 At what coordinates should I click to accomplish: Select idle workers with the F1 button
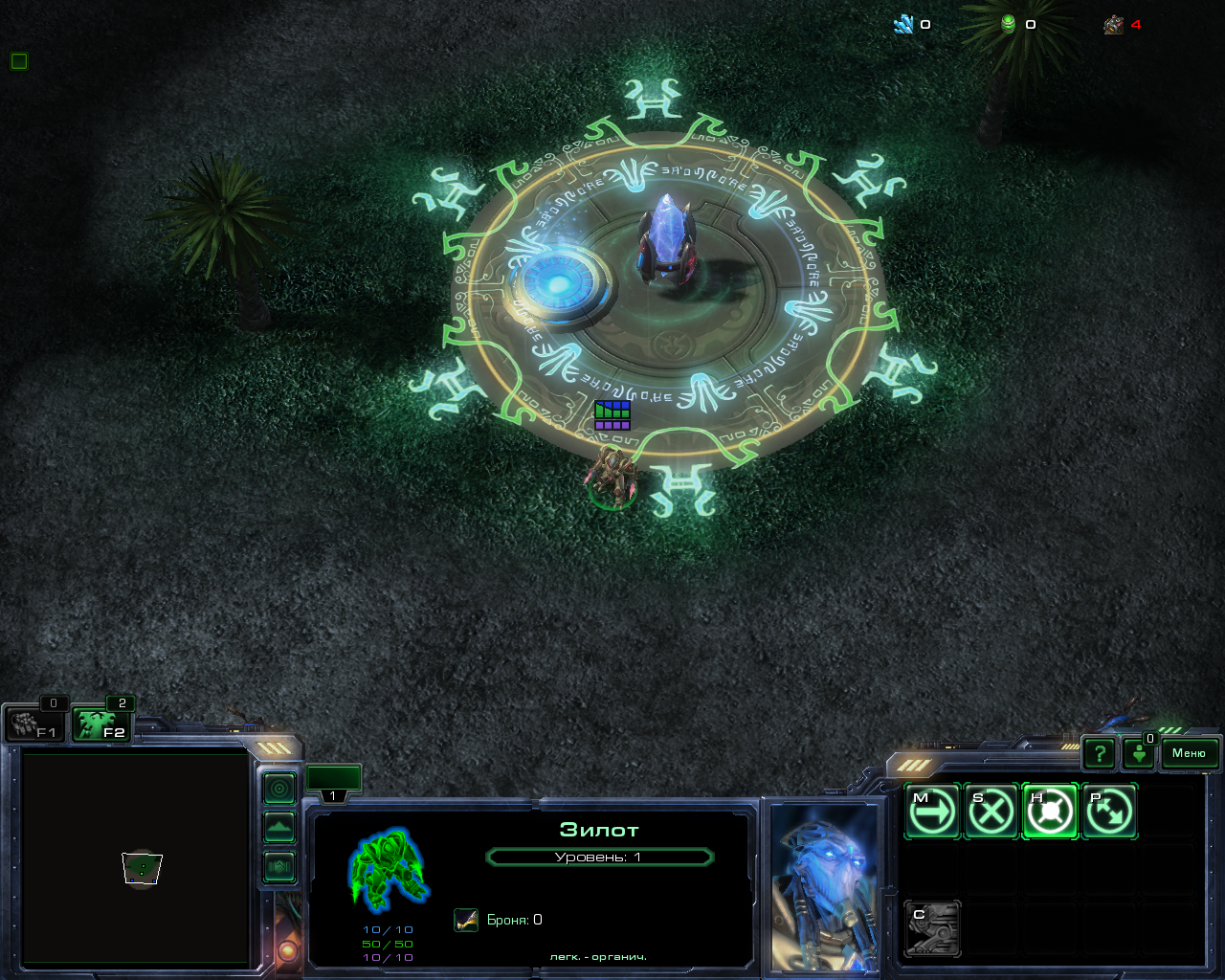point(34,724)
